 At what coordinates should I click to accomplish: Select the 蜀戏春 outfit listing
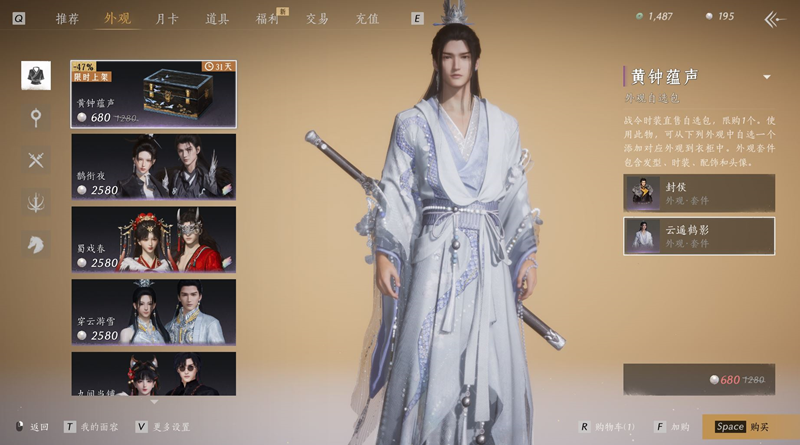click(x=153, y=239)
